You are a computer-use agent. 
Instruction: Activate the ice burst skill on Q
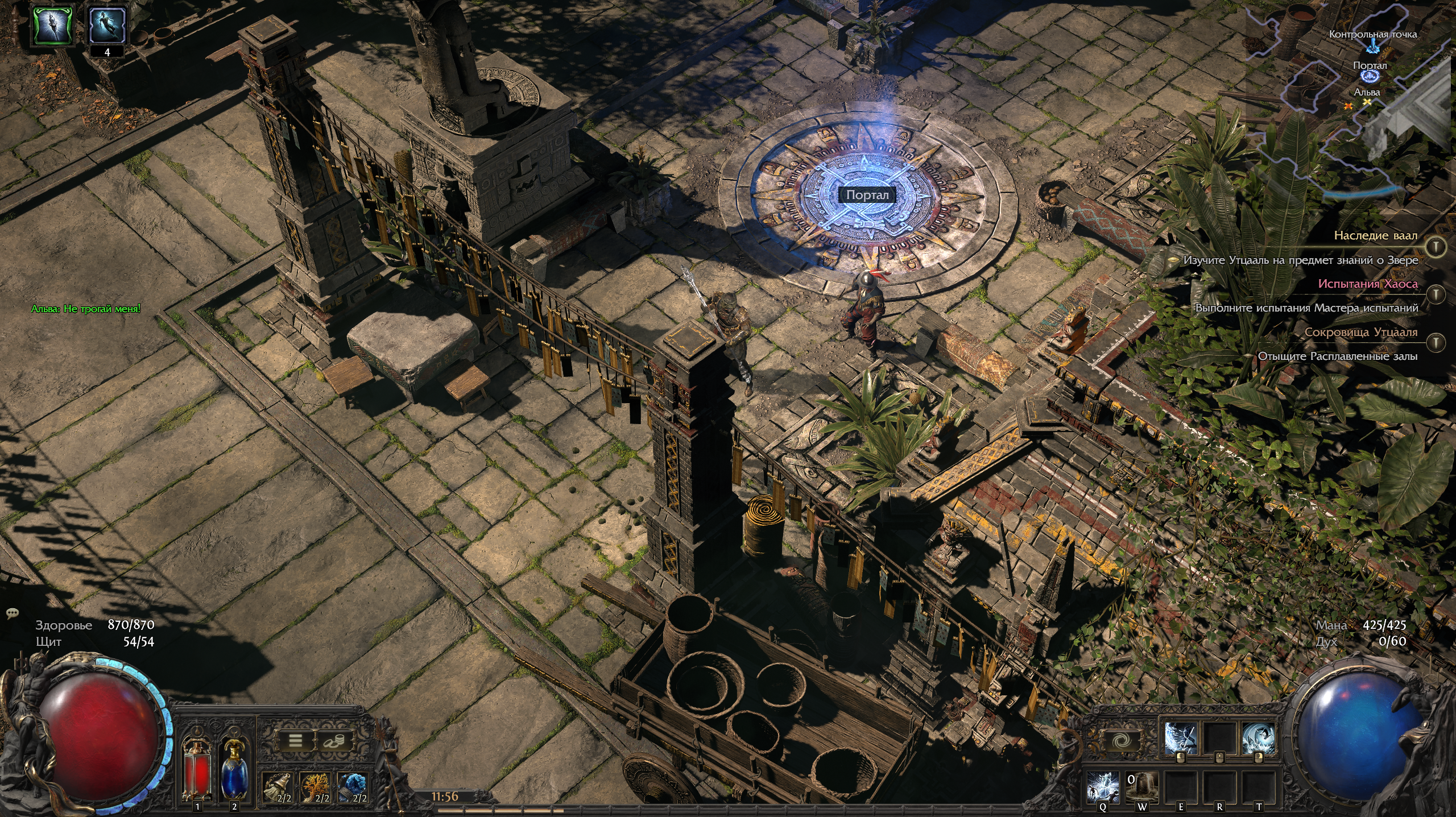[x=1103, y=786]
